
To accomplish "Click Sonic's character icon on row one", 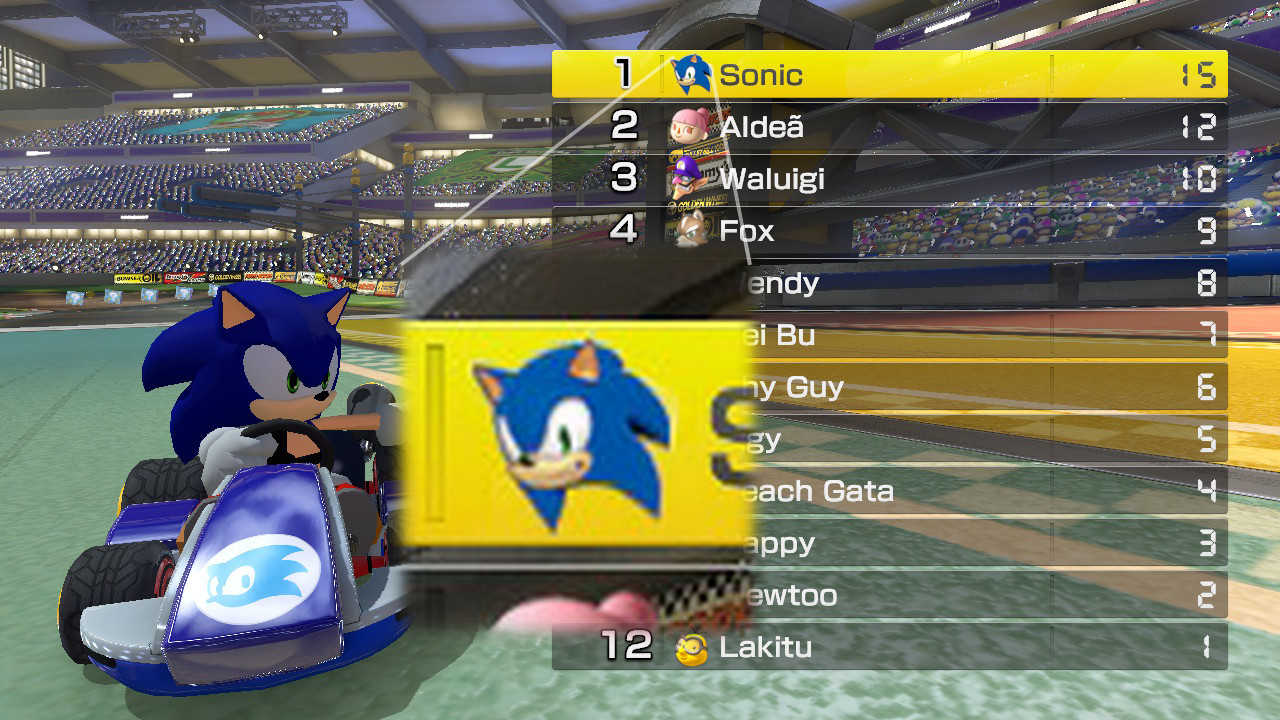I will 690,72.
